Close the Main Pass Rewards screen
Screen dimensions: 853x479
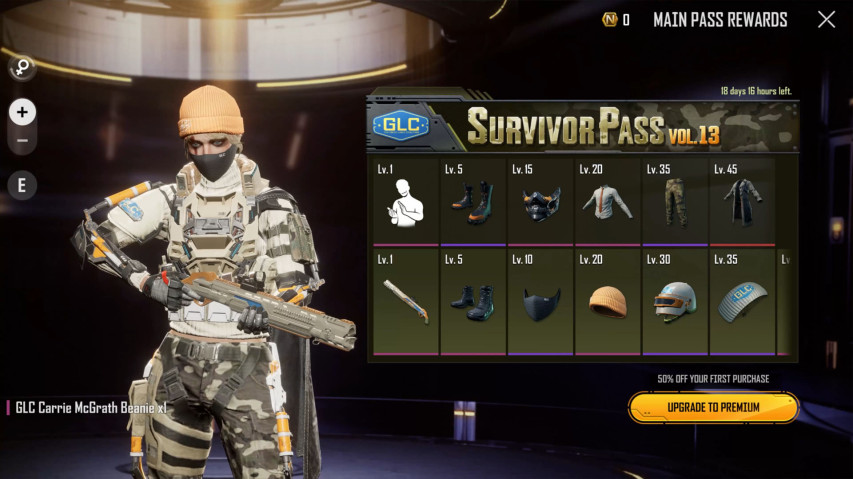[x=826, y=20]
